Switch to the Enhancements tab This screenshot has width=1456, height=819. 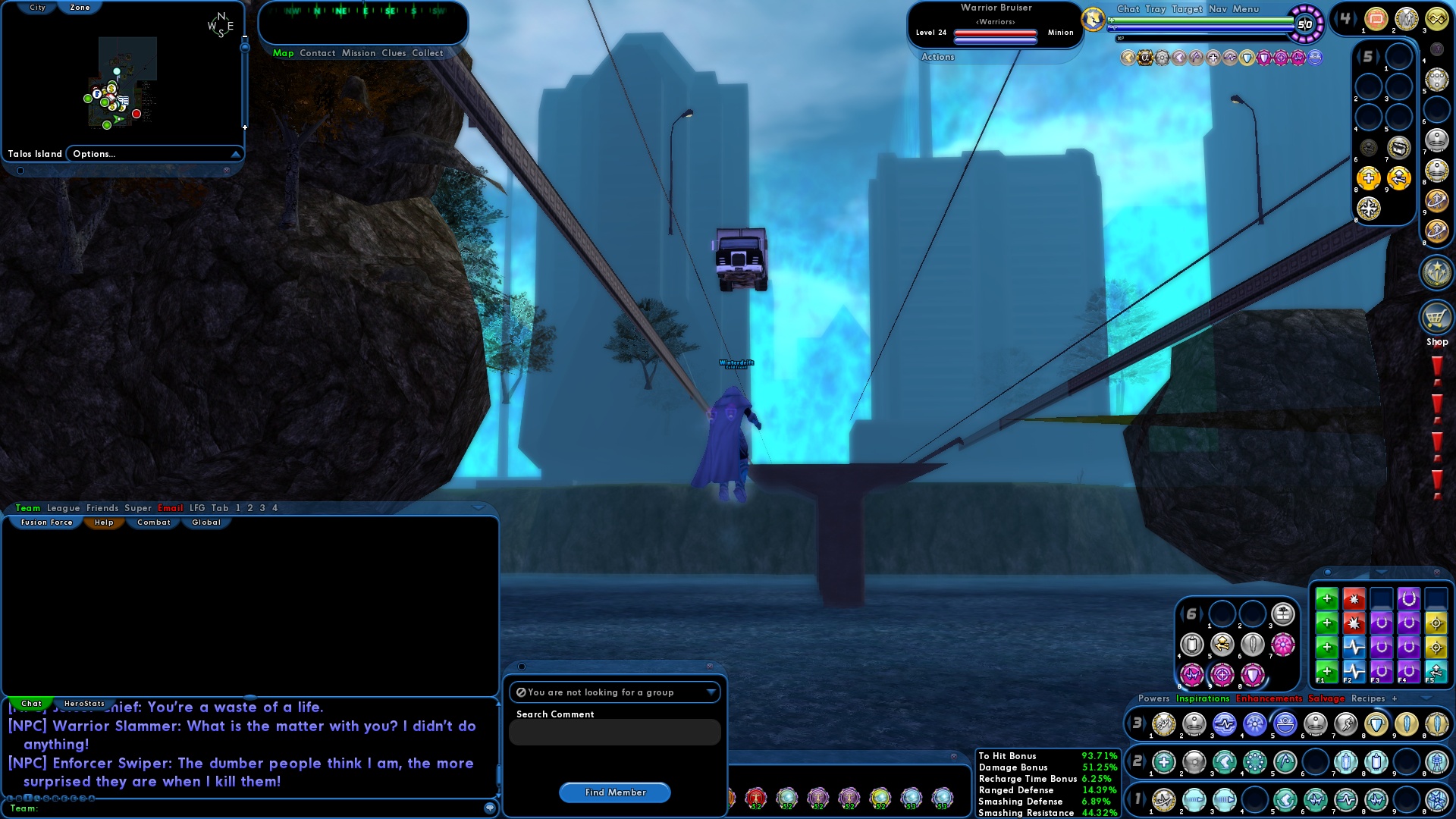[x=1270, y=698]
